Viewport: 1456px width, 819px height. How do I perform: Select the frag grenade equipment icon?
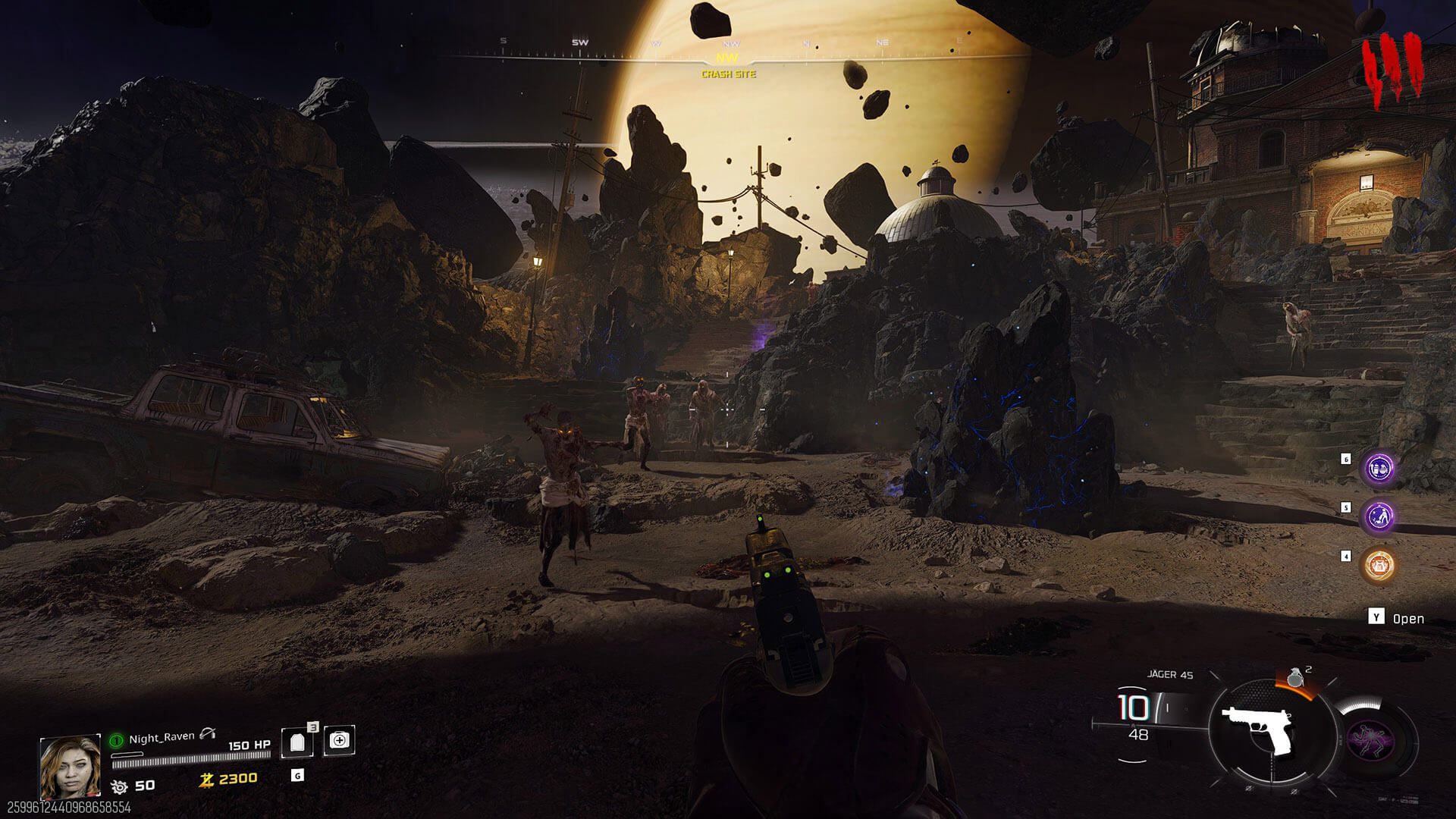[x=1296, y=676]
